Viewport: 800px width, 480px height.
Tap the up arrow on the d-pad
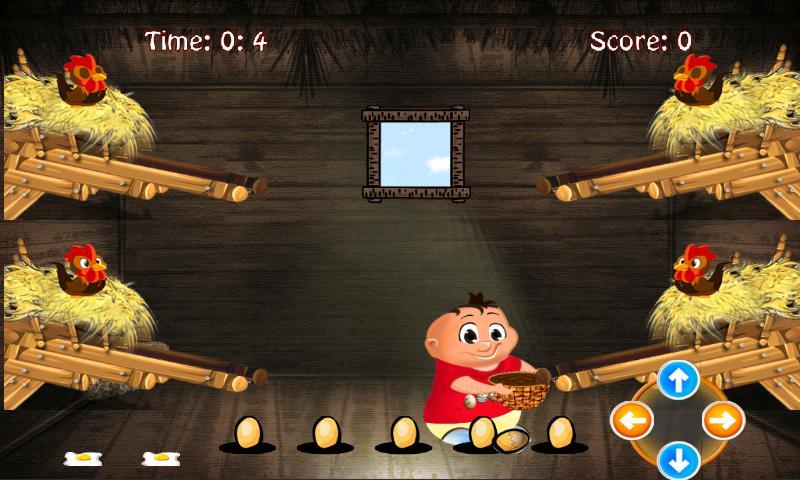(678, 379)
